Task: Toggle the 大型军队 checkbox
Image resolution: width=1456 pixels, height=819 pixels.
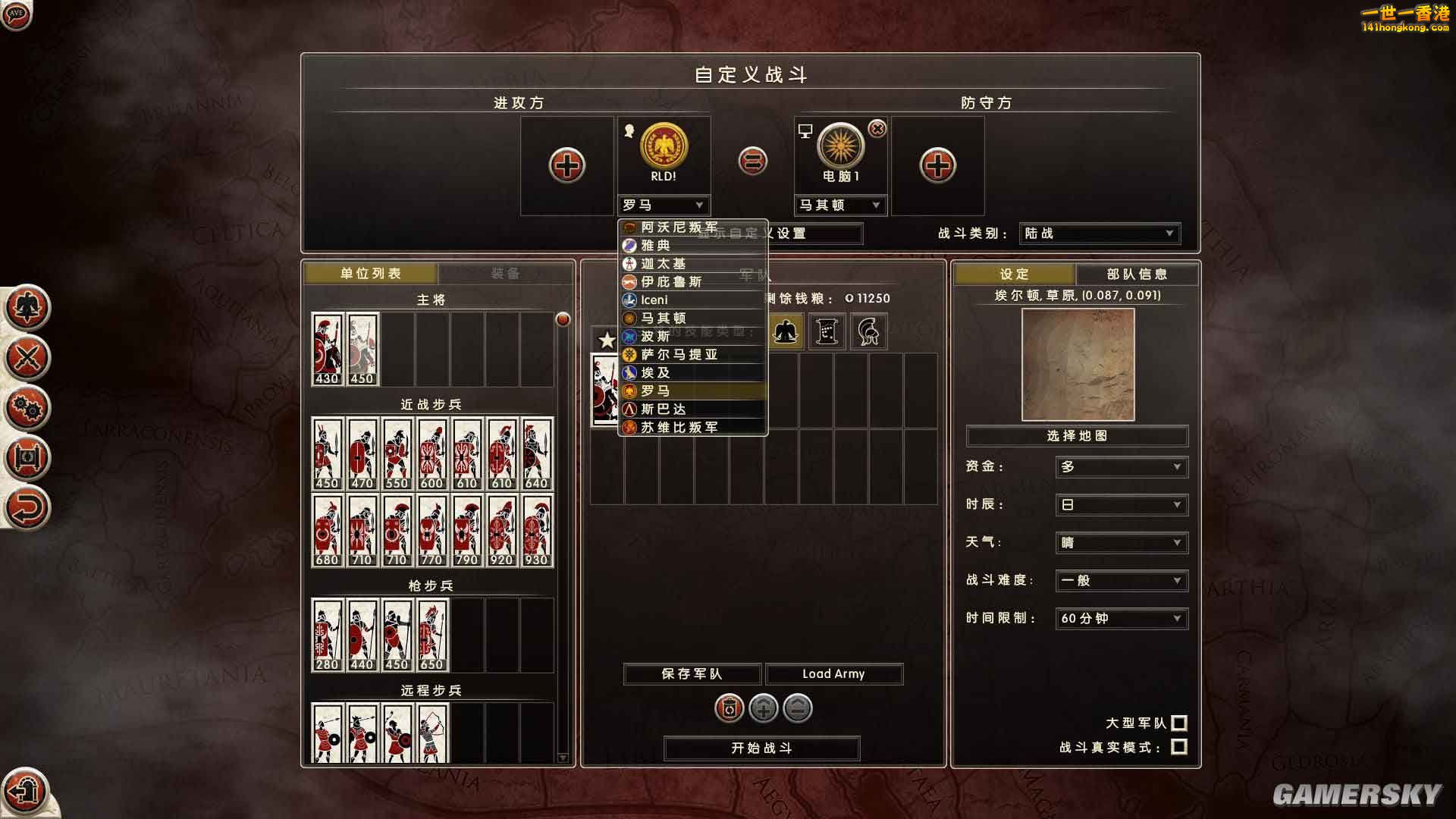Action: pos(1179,723)
